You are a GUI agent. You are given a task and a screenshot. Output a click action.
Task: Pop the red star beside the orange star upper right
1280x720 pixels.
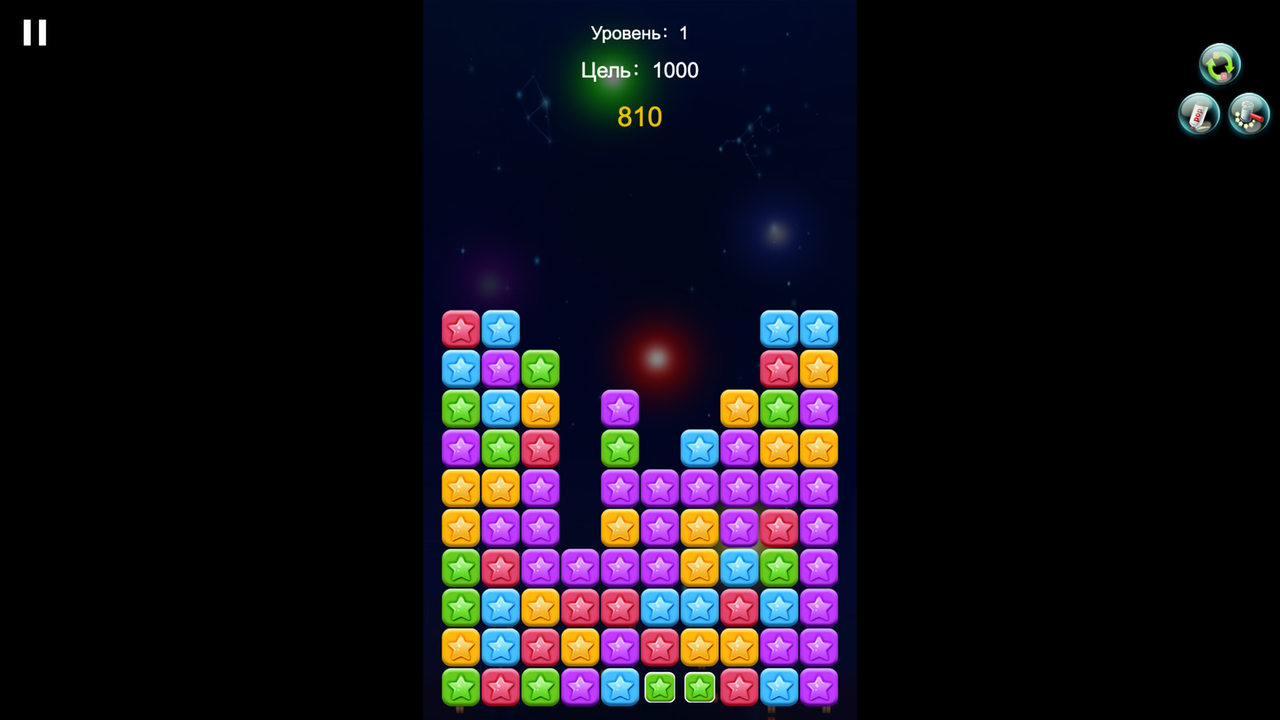(x=779, y=368)
